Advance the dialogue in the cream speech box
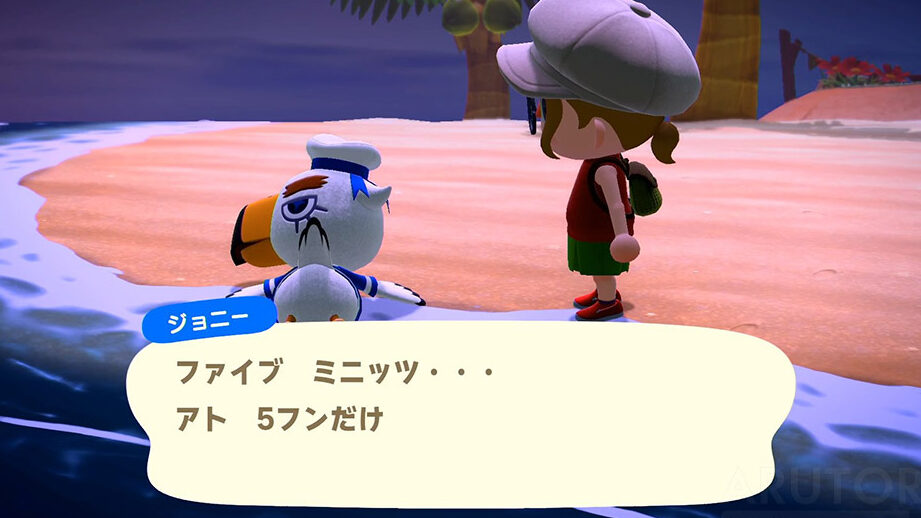The image size is (921, 518). [x=470, y=412]
